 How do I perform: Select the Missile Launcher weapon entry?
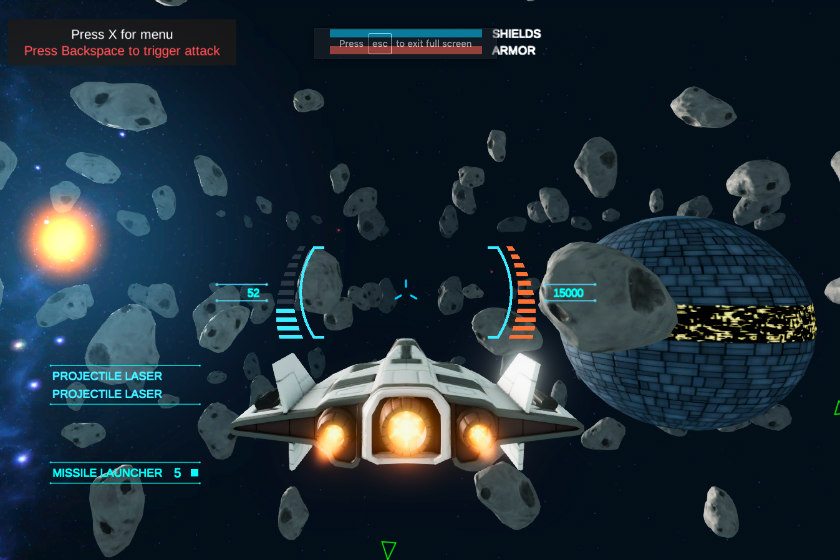[108, 473]
